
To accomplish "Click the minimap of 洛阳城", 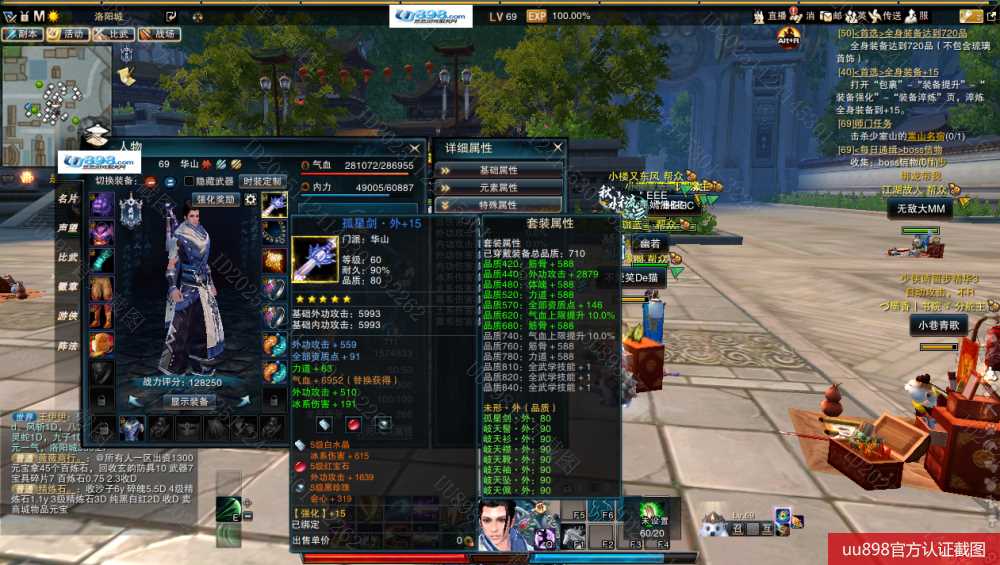I will click(60, 95).
